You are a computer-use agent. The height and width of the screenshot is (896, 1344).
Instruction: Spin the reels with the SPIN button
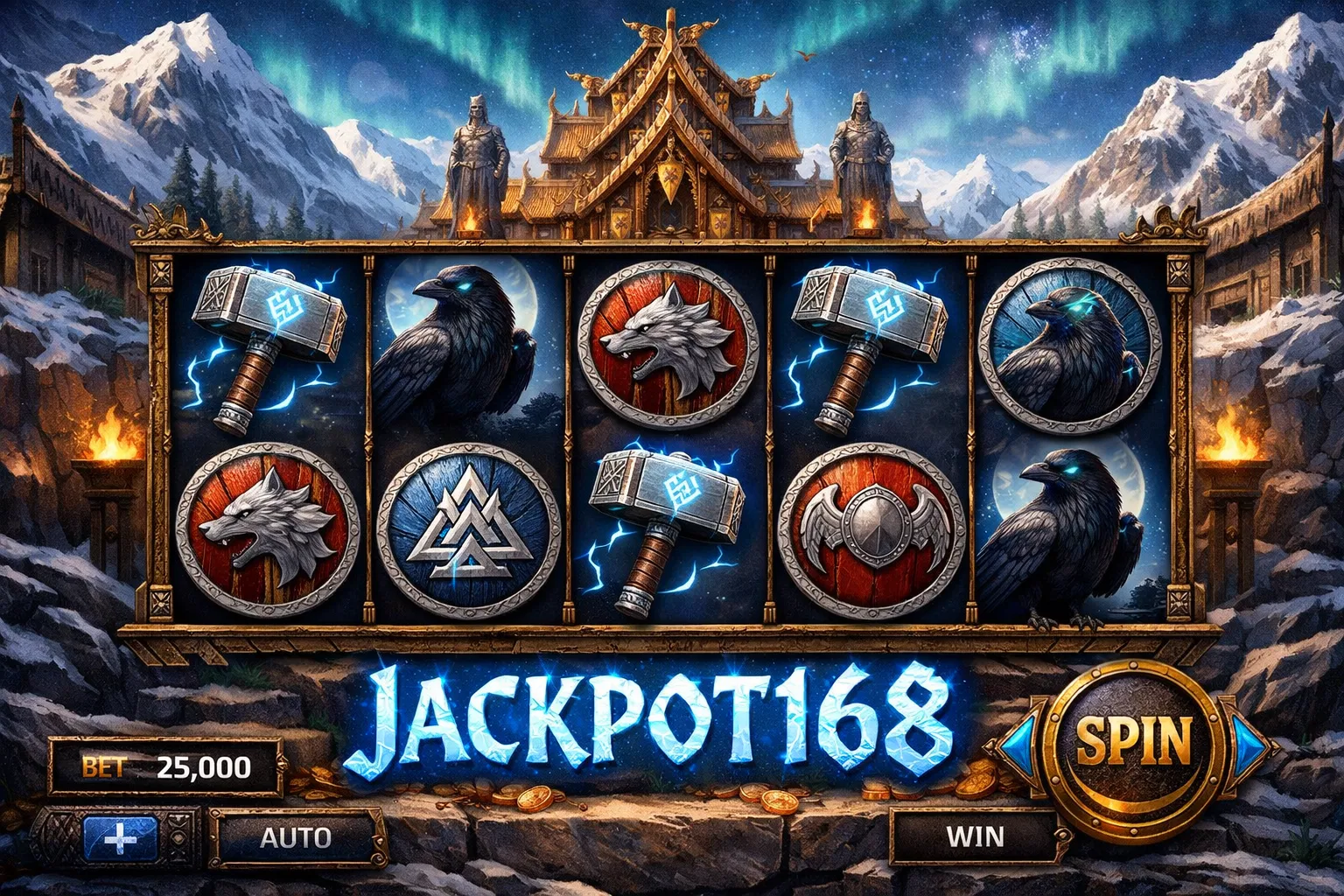click(1134, 742)
